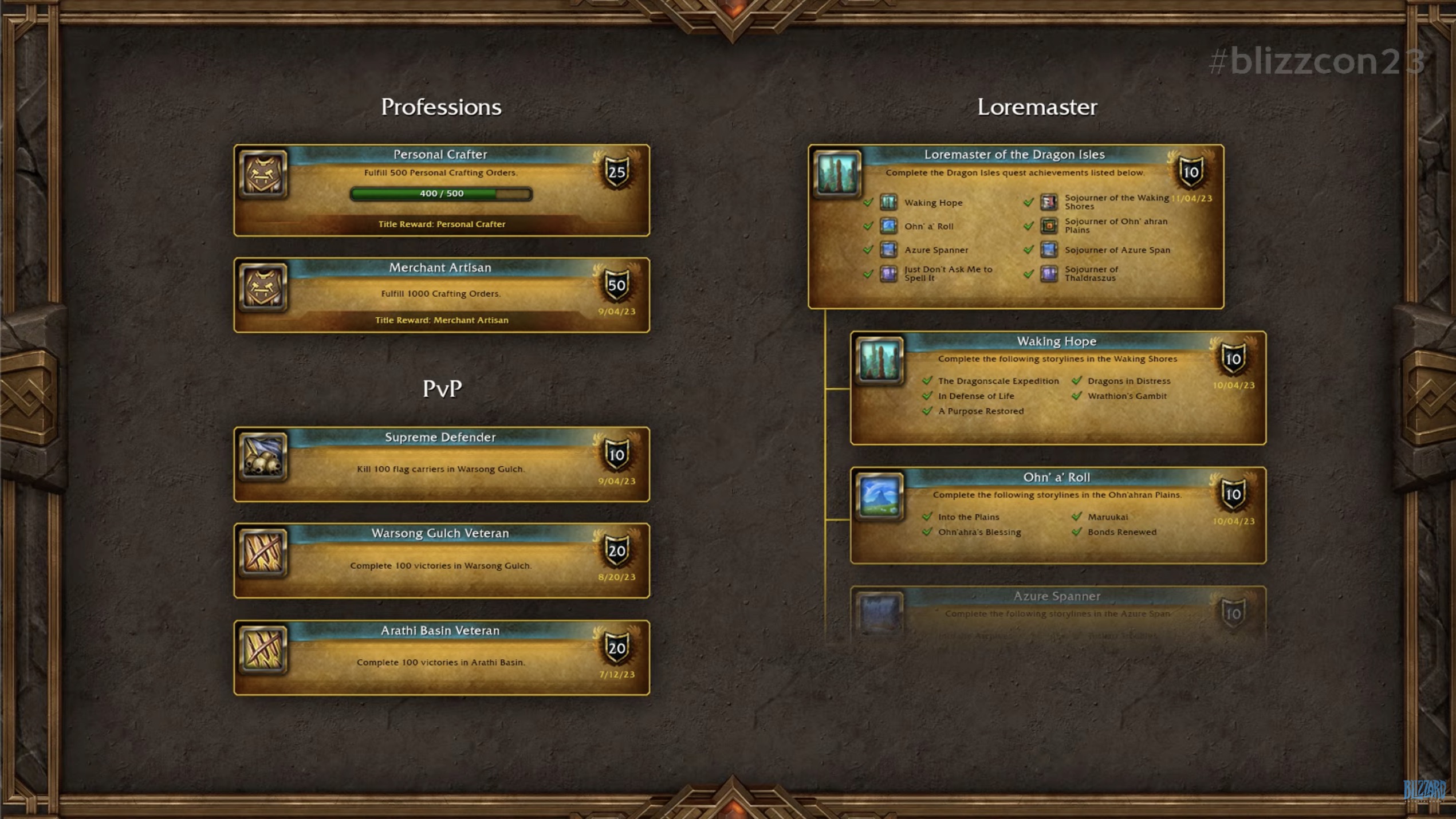Image resolution: width=1456 pixels, height=819 pixels.
Task: Open the Arathi Basin Veteran achievement title
Action: [x=440, y=631]
